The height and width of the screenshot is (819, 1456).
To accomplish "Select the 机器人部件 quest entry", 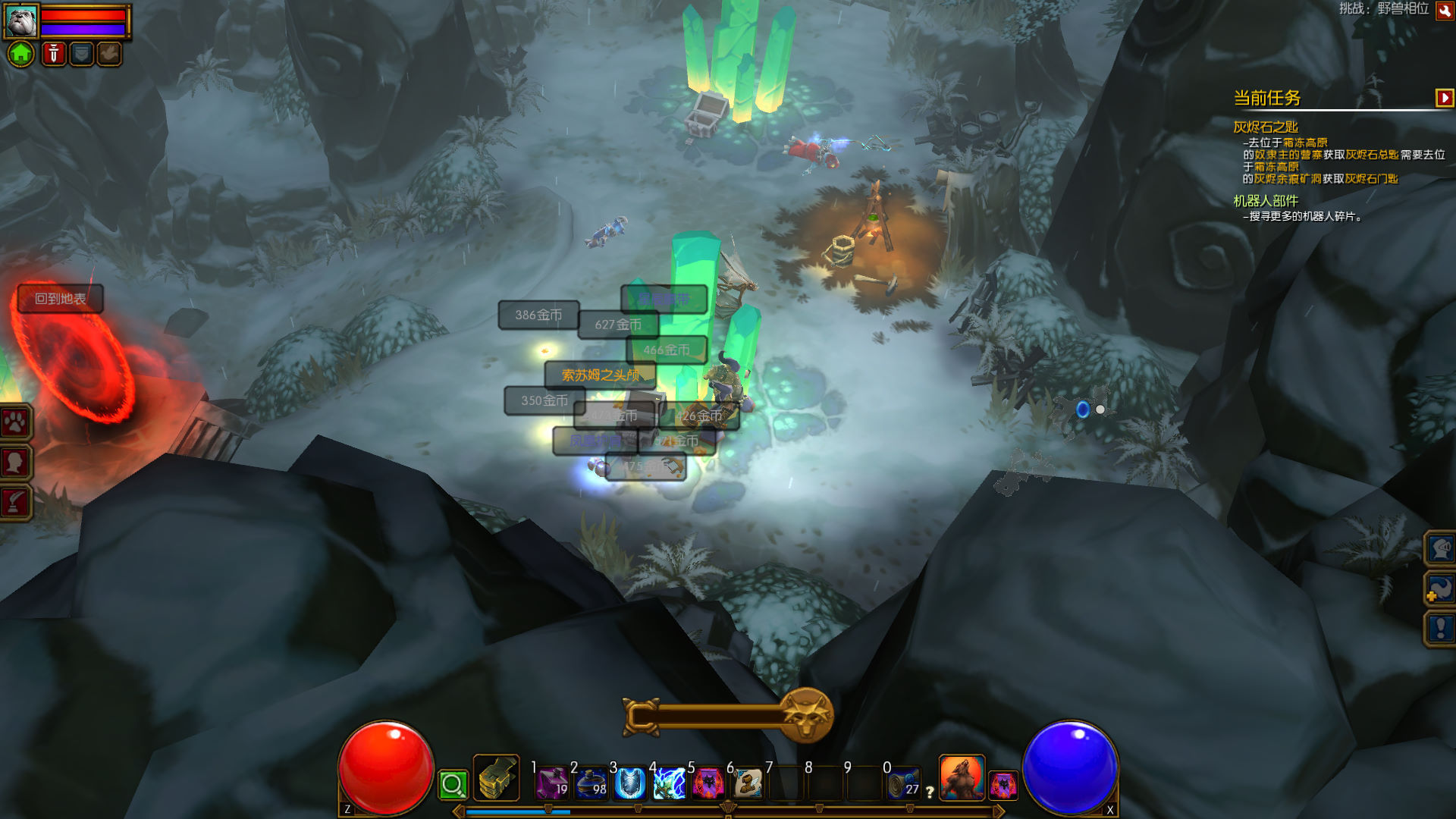I will [x=1265, y=201].
